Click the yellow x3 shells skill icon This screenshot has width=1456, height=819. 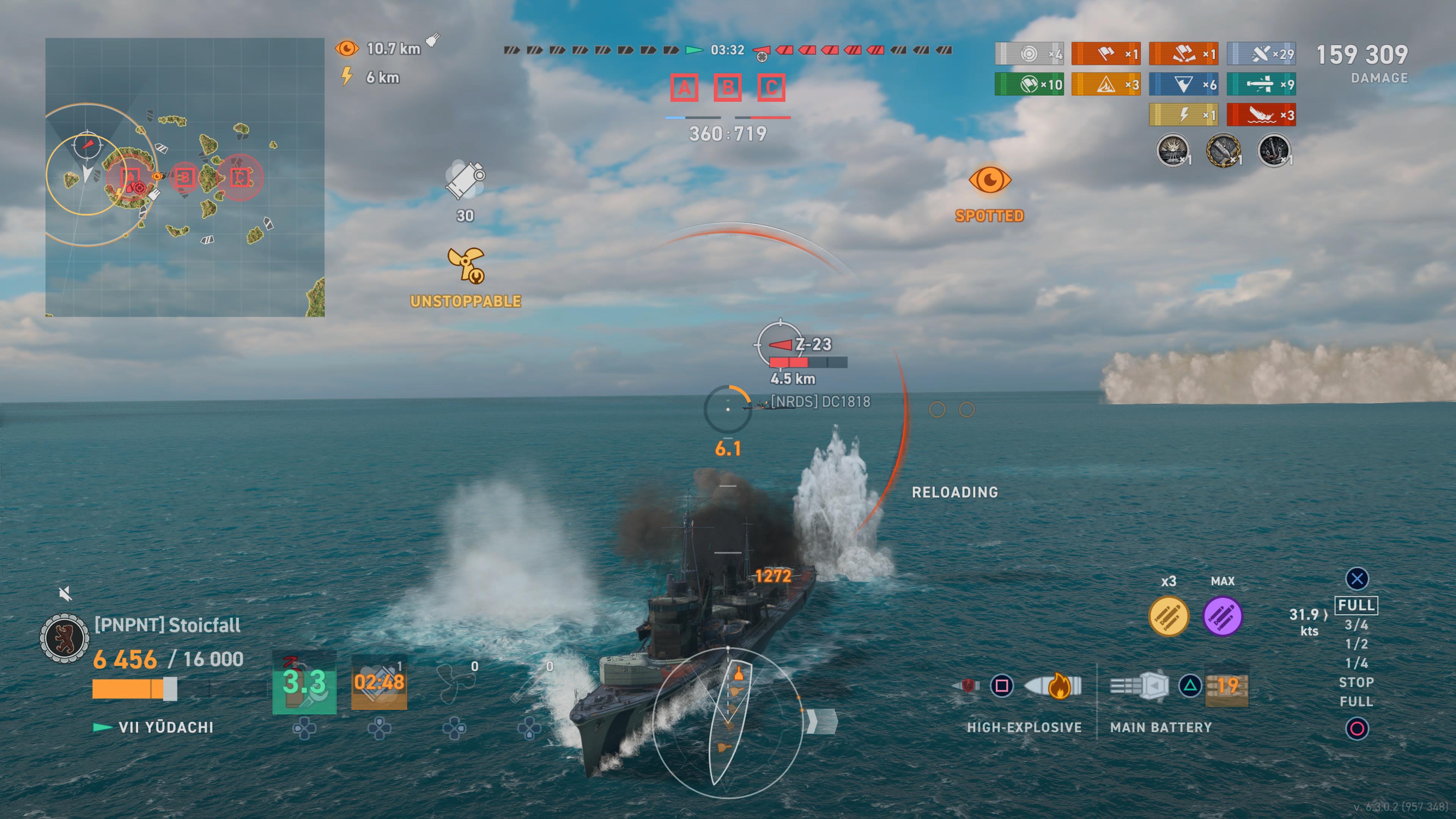pyautogui.click(x=1168, y=616)
